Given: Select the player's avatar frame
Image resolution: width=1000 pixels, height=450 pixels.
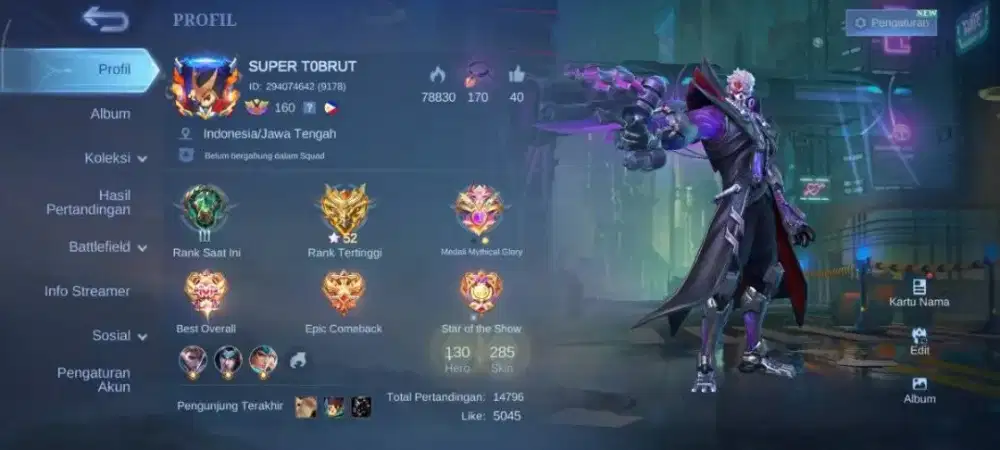Looking at the screenshot, I should (x=205, y=89).
